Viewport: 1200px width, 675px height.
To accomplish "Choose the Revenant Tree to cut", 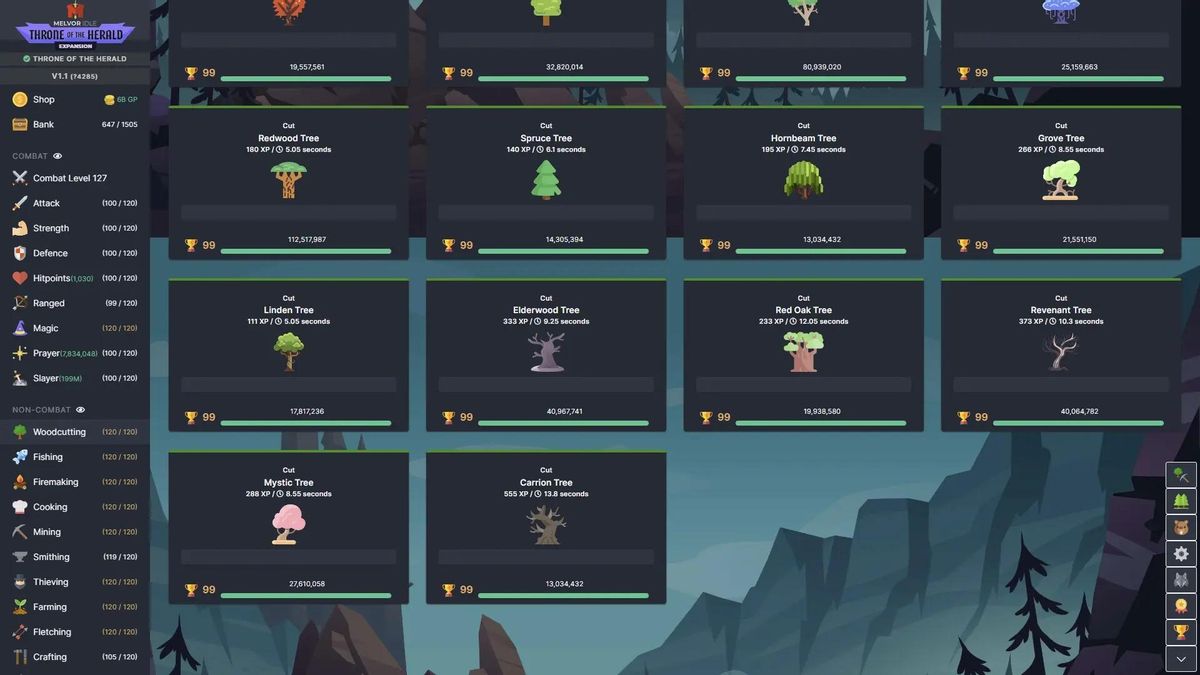I will point(1061,353).
